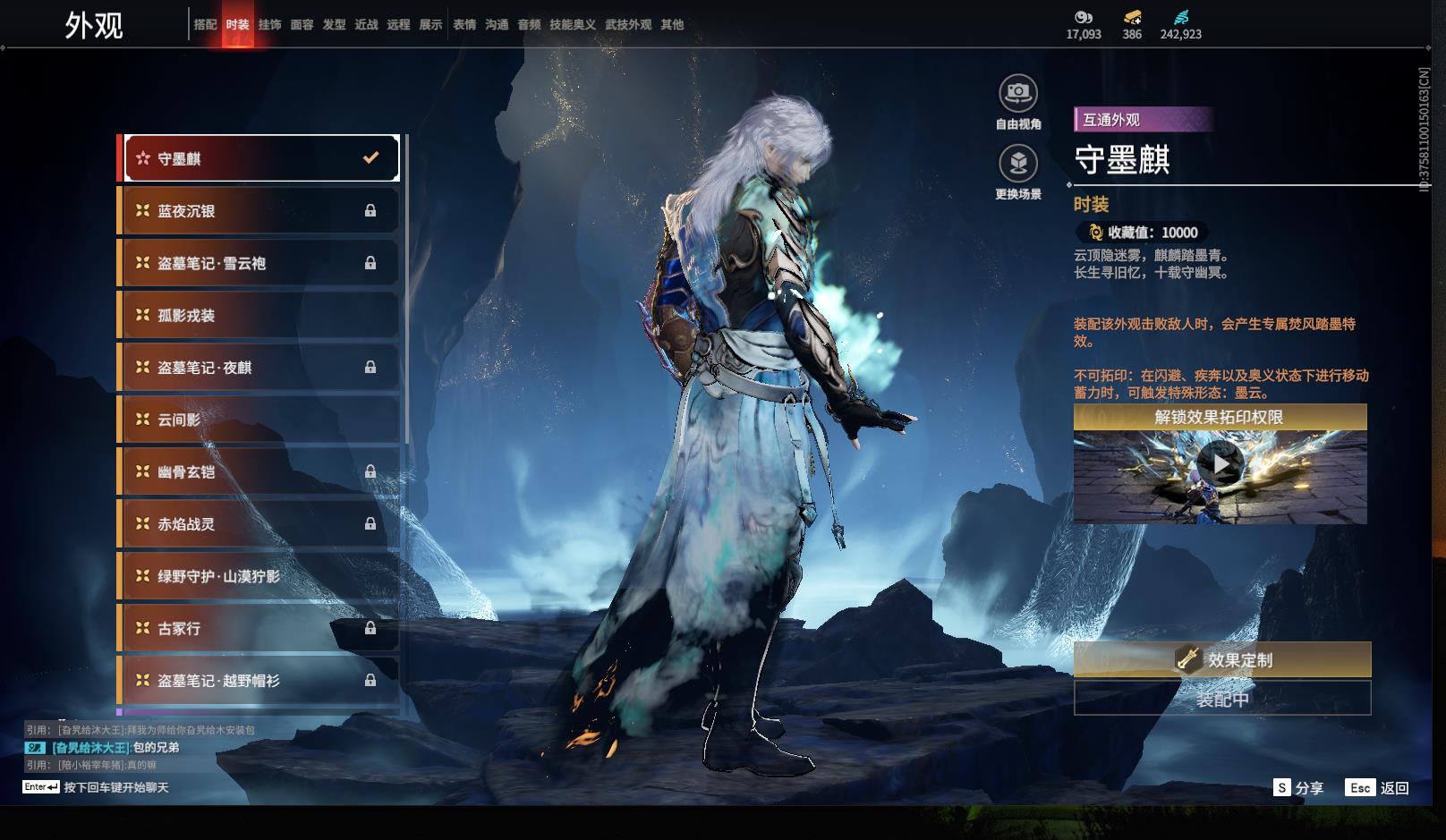The height and width of the screenshot is (840, 1446).
Task: Toggle 自由视角 free camera view
Action: tap(1018, 93)
